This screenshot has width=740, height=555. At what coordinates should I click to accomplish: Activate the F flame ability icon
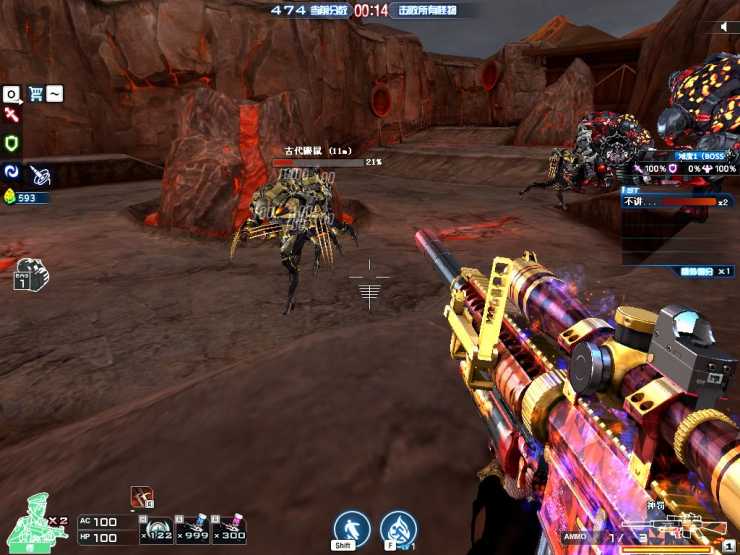399,529
